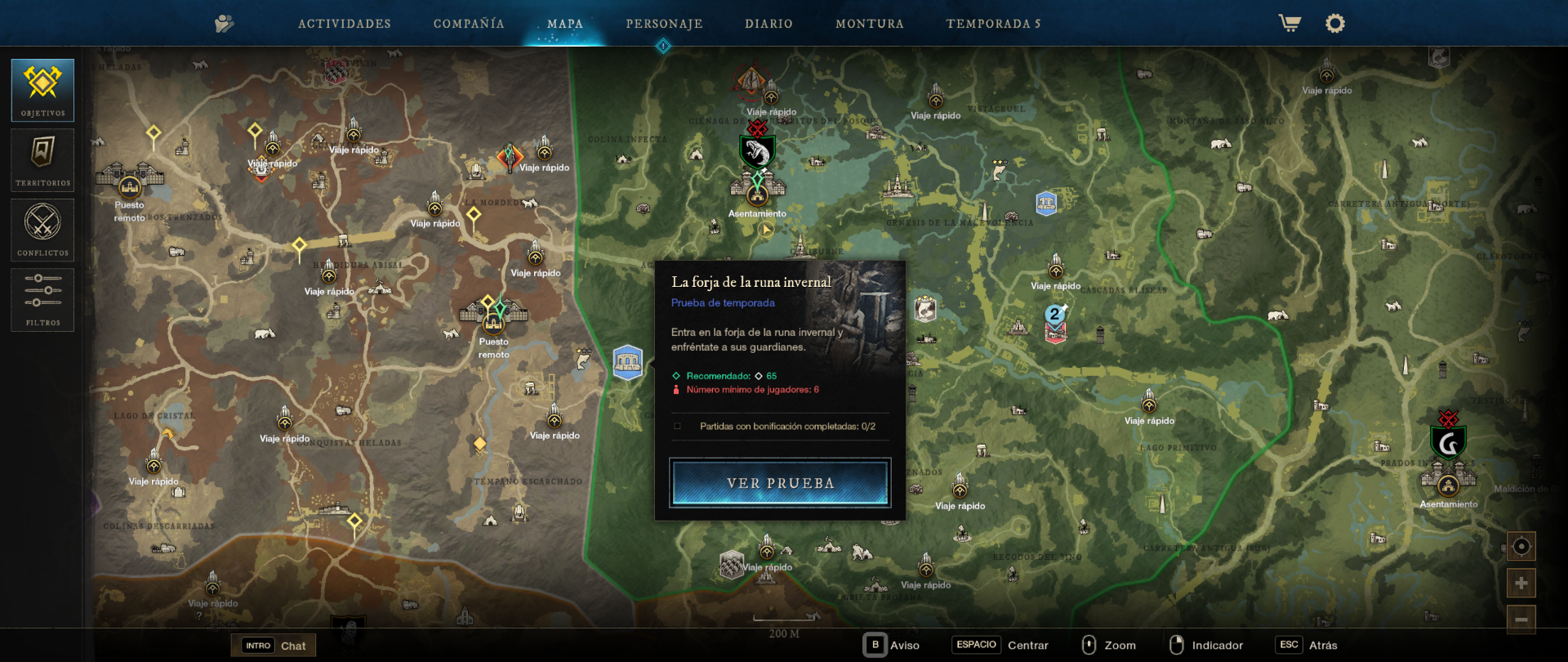Click the social icon left of Actividades

224,24
